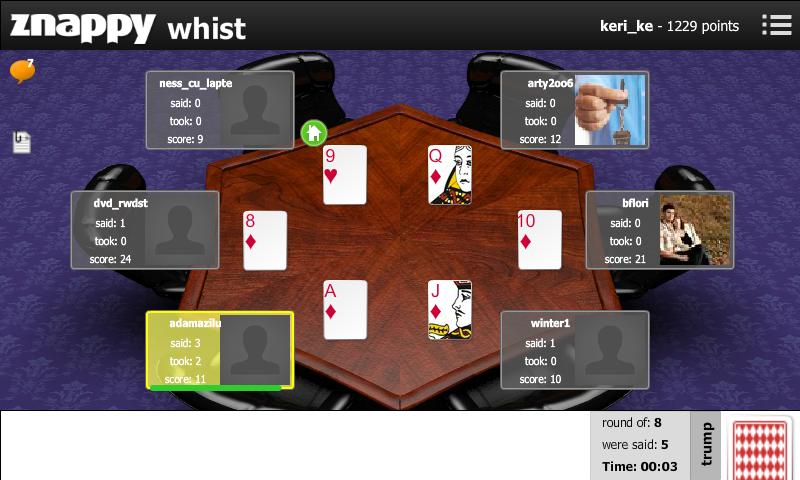Open the hamburger menu icon

(777, 25)
